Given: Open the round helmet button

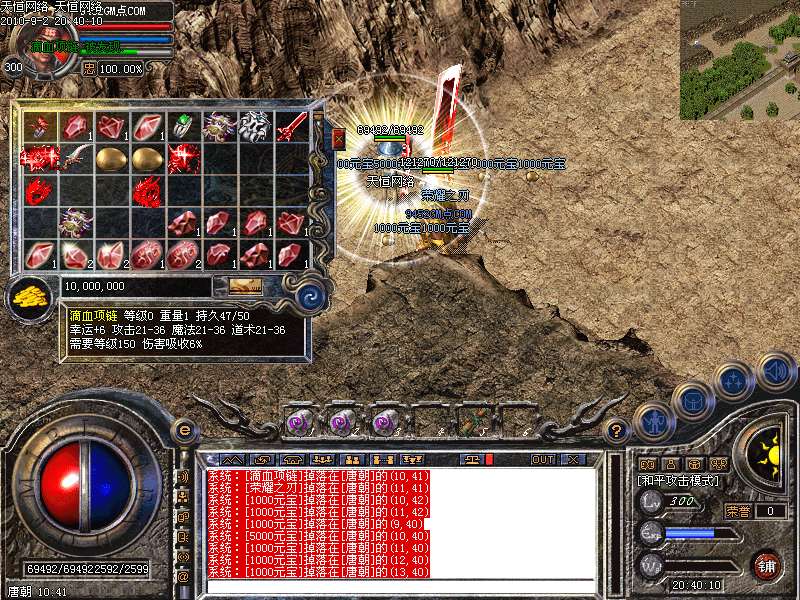Looking at the screenshot, I should click(x=692, y=400).
